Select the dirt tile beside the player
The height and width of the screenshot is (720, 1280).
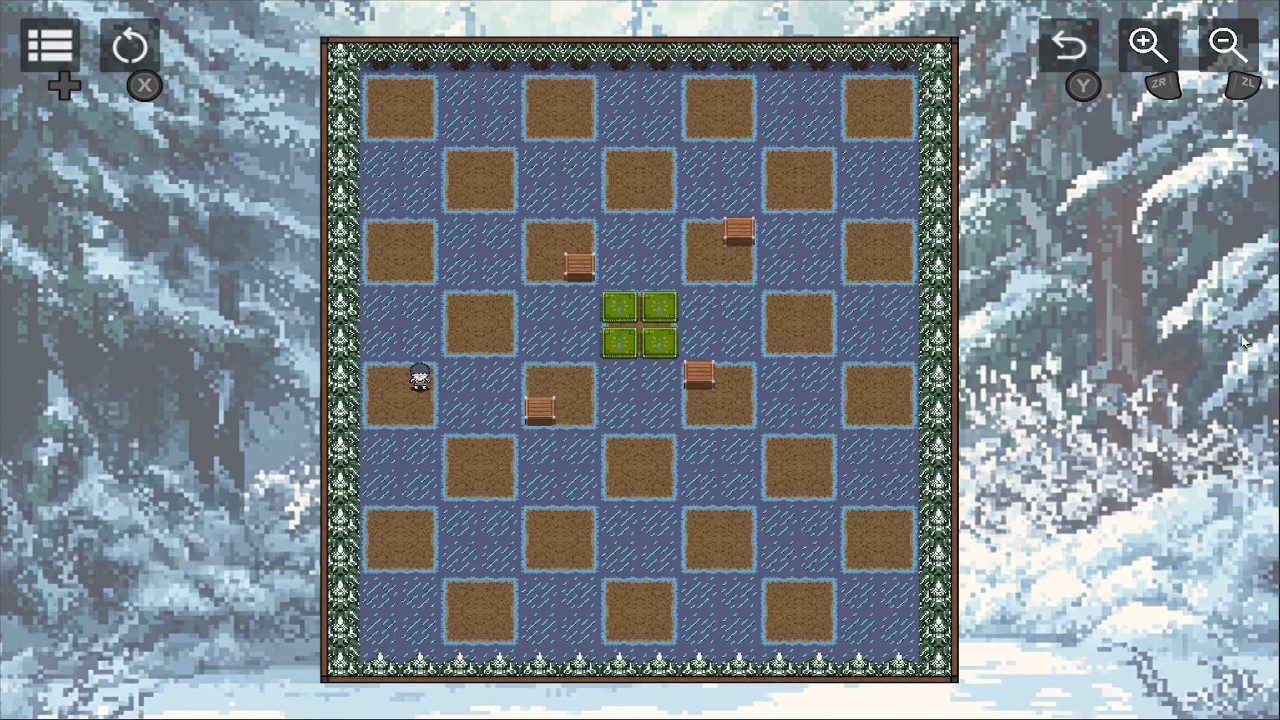(480, 324)
